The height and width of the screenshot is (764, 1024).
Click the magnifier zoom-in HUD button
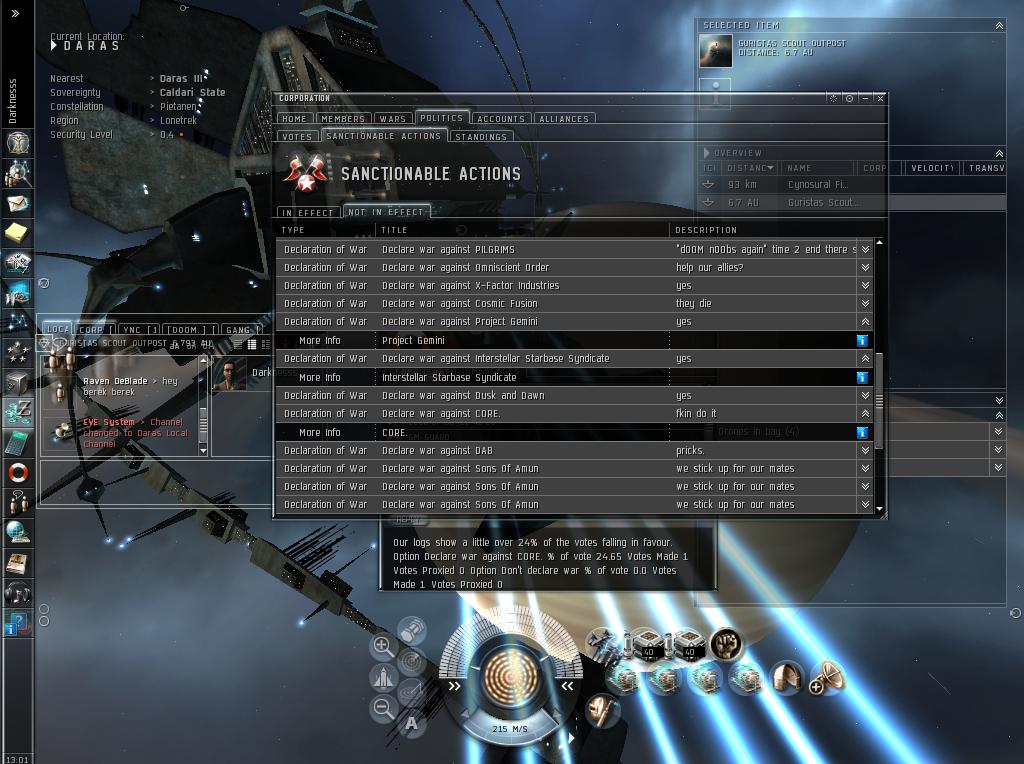[x=382, y=646]
